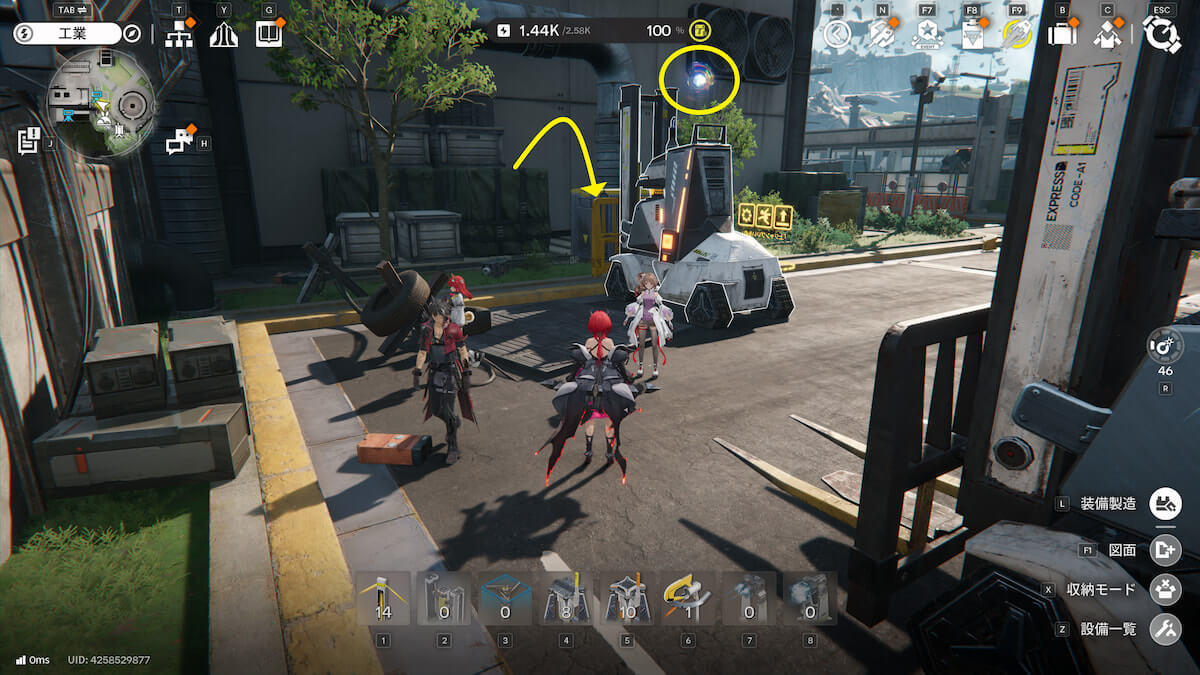
Task: Click the compass icon beside 工業
Action: (x=133, y=34)
